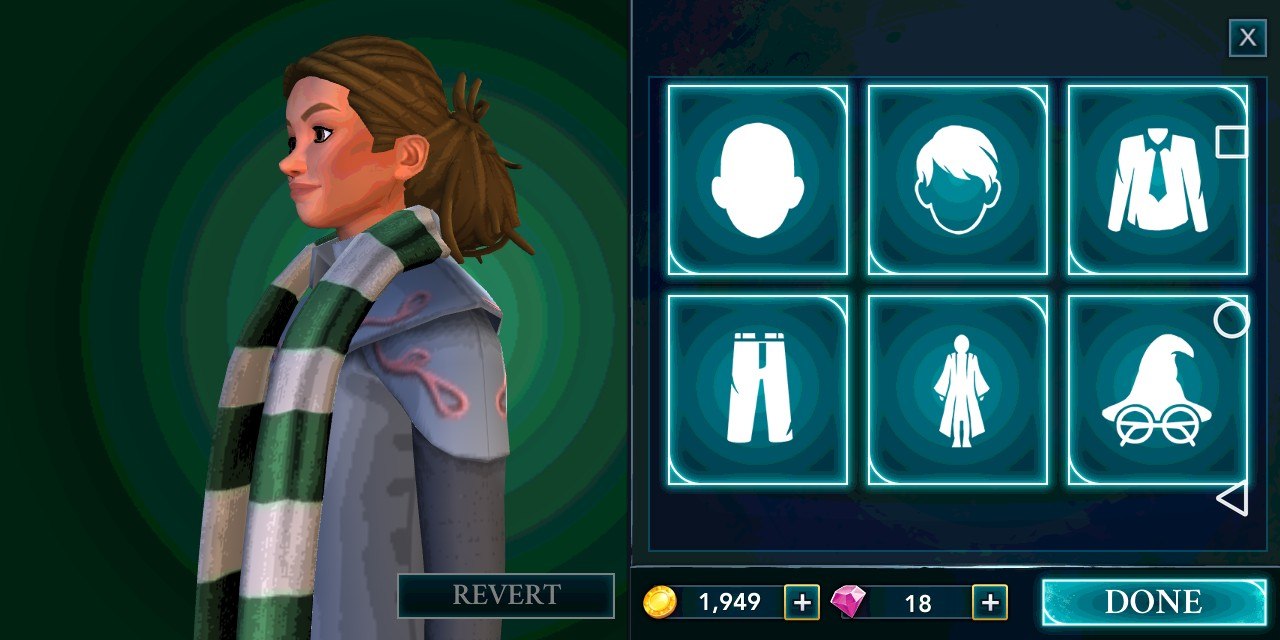Select the hairstyle category tile

957,180
